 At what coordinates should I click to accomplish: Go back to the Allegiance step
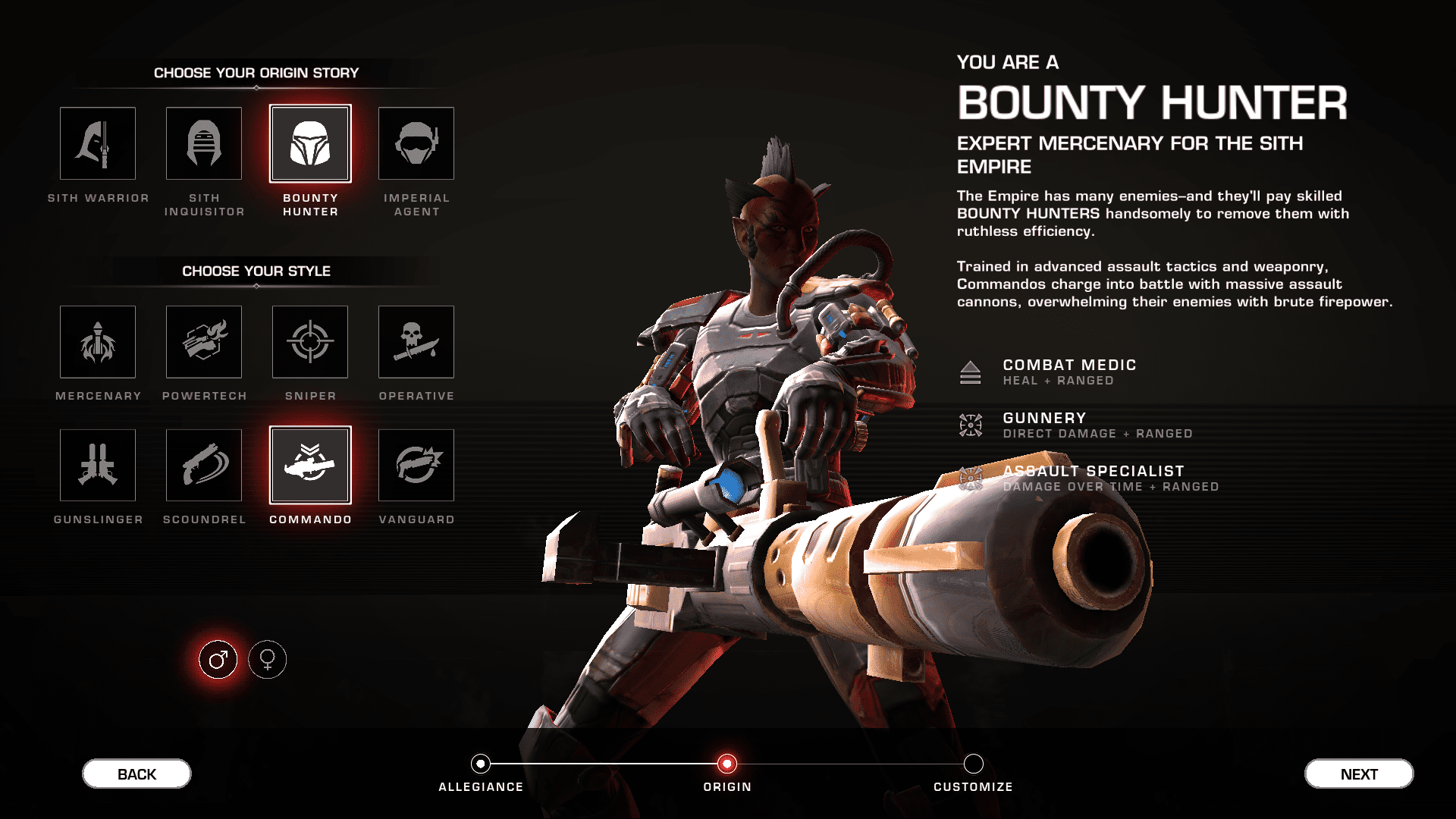point(480,765)
